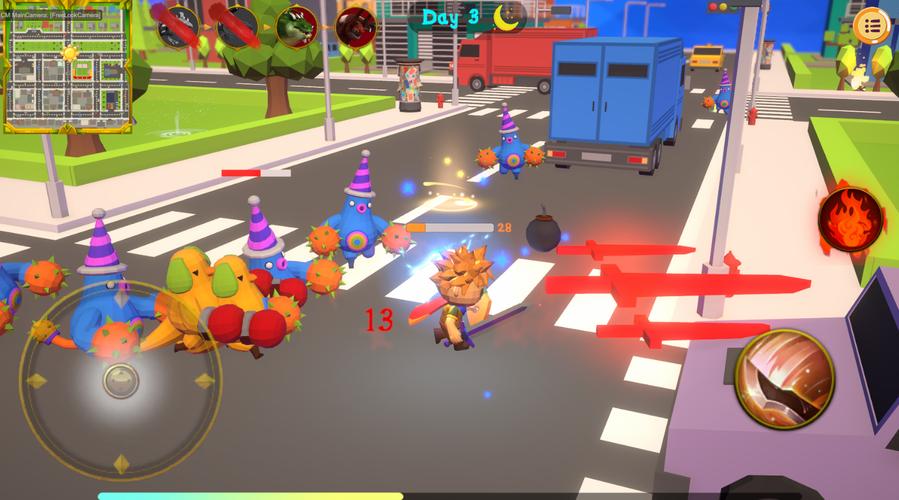Click the virtual joystick center knob

pos(121,380)
